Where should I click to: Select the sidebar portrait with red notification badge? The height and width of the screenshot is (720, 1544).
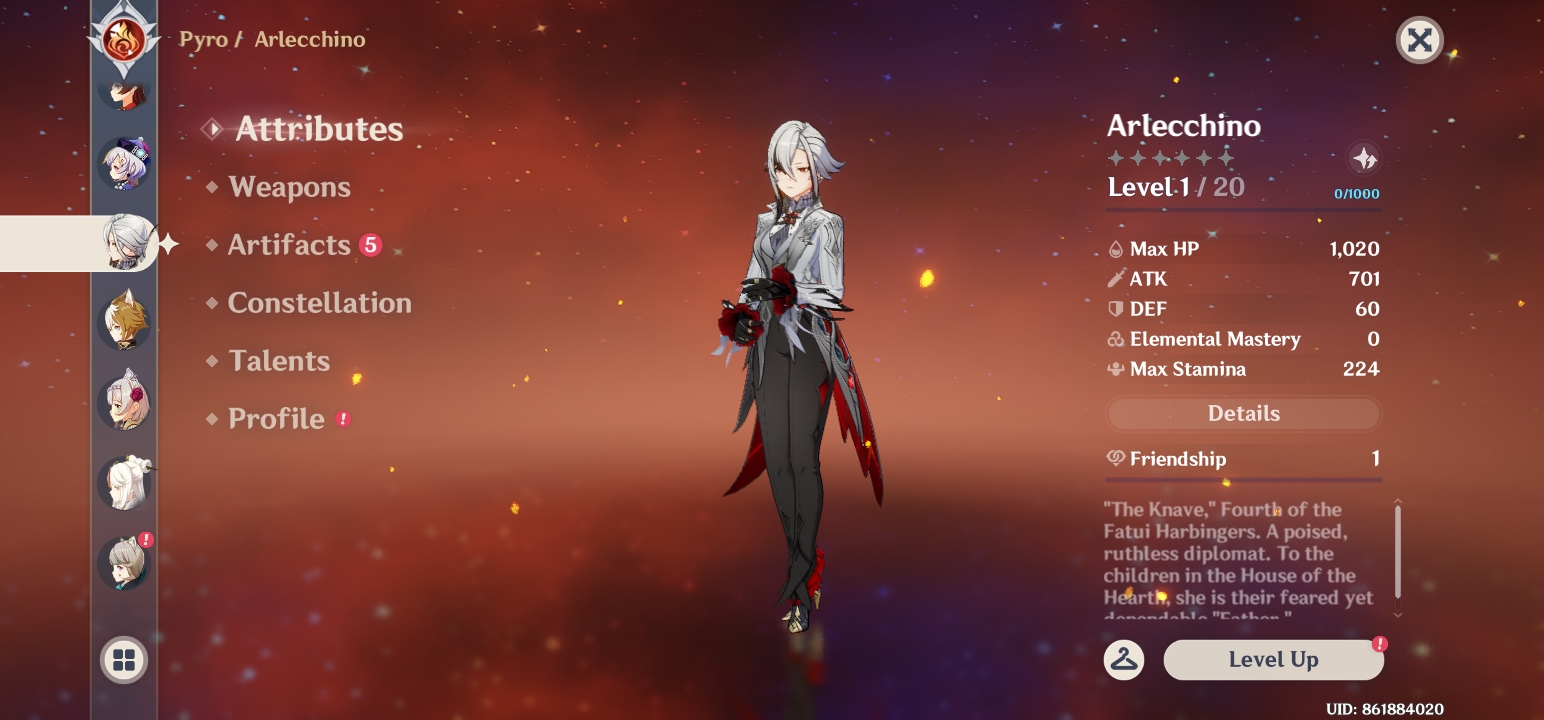point(124,562)
